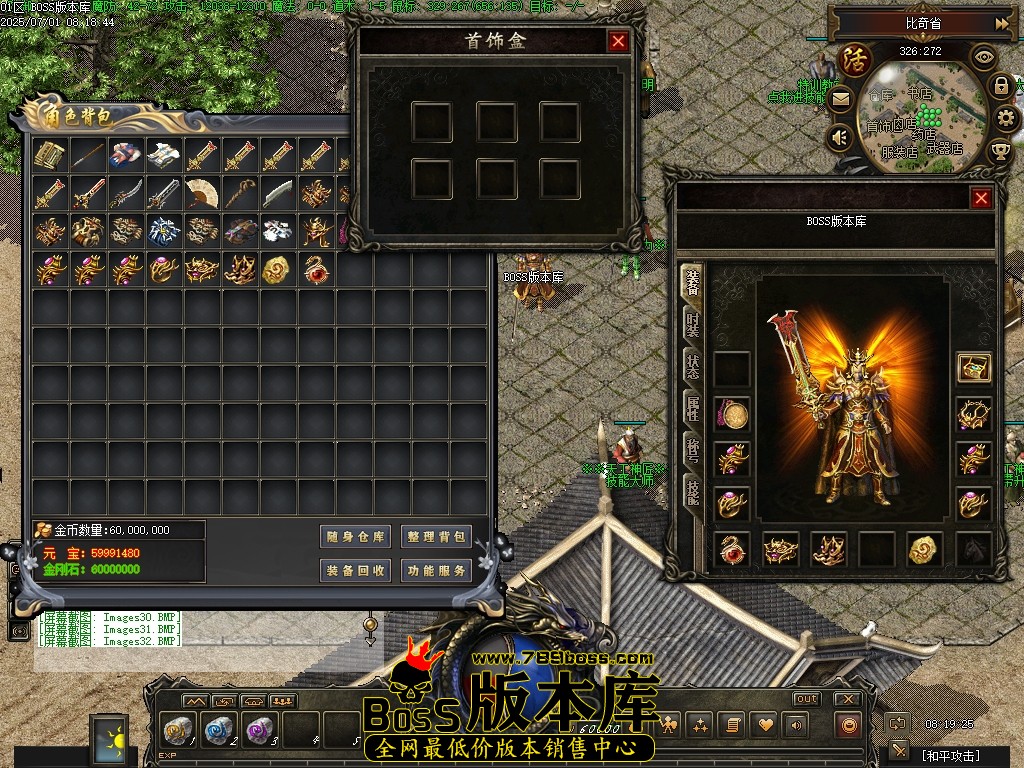Toggle the eye visibility icon
The image size is (1024, 768).
[x=984, y=57]
